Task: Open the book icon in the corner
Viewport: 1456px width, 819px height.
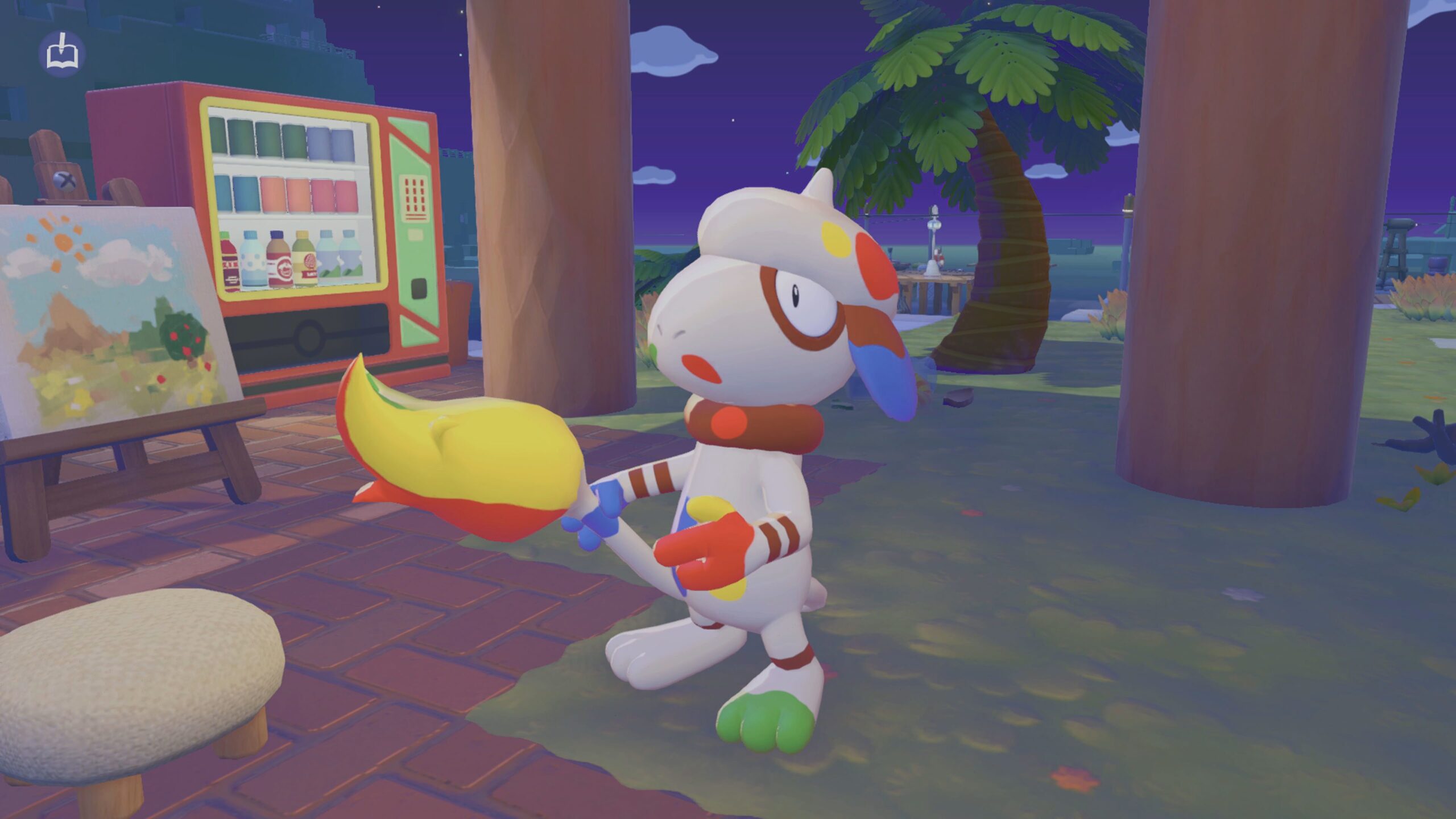Action: click(62, 54)
